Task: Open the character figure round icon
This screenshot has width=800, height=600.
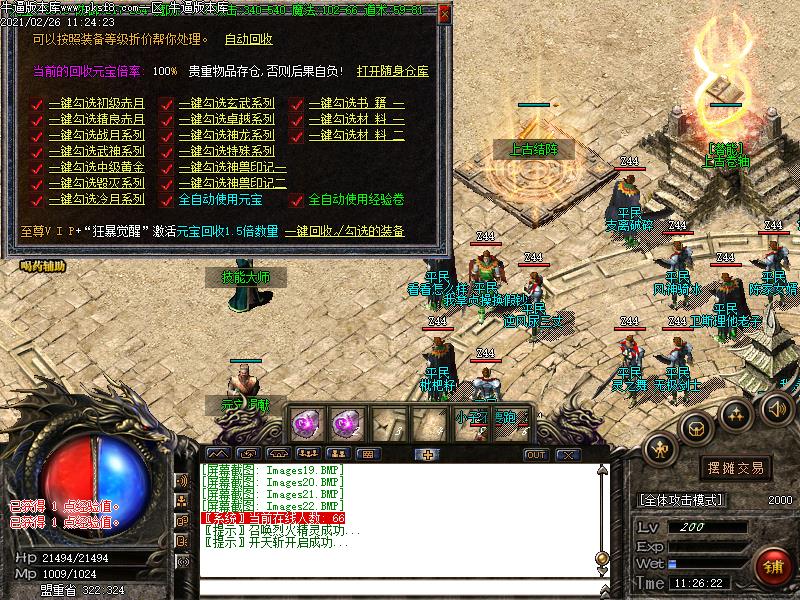Action: (661, 451)
